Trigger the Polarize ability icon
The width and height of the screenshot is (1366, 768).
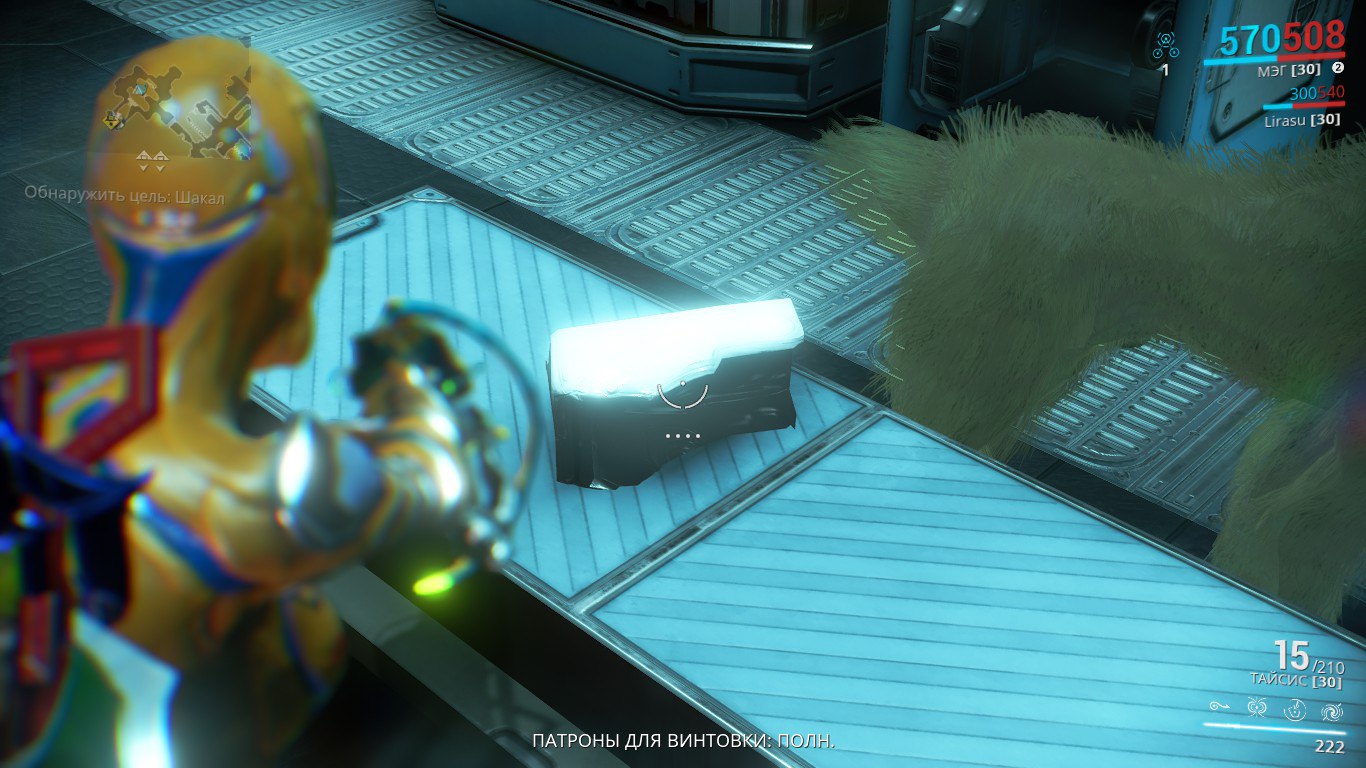(1296, 709)
